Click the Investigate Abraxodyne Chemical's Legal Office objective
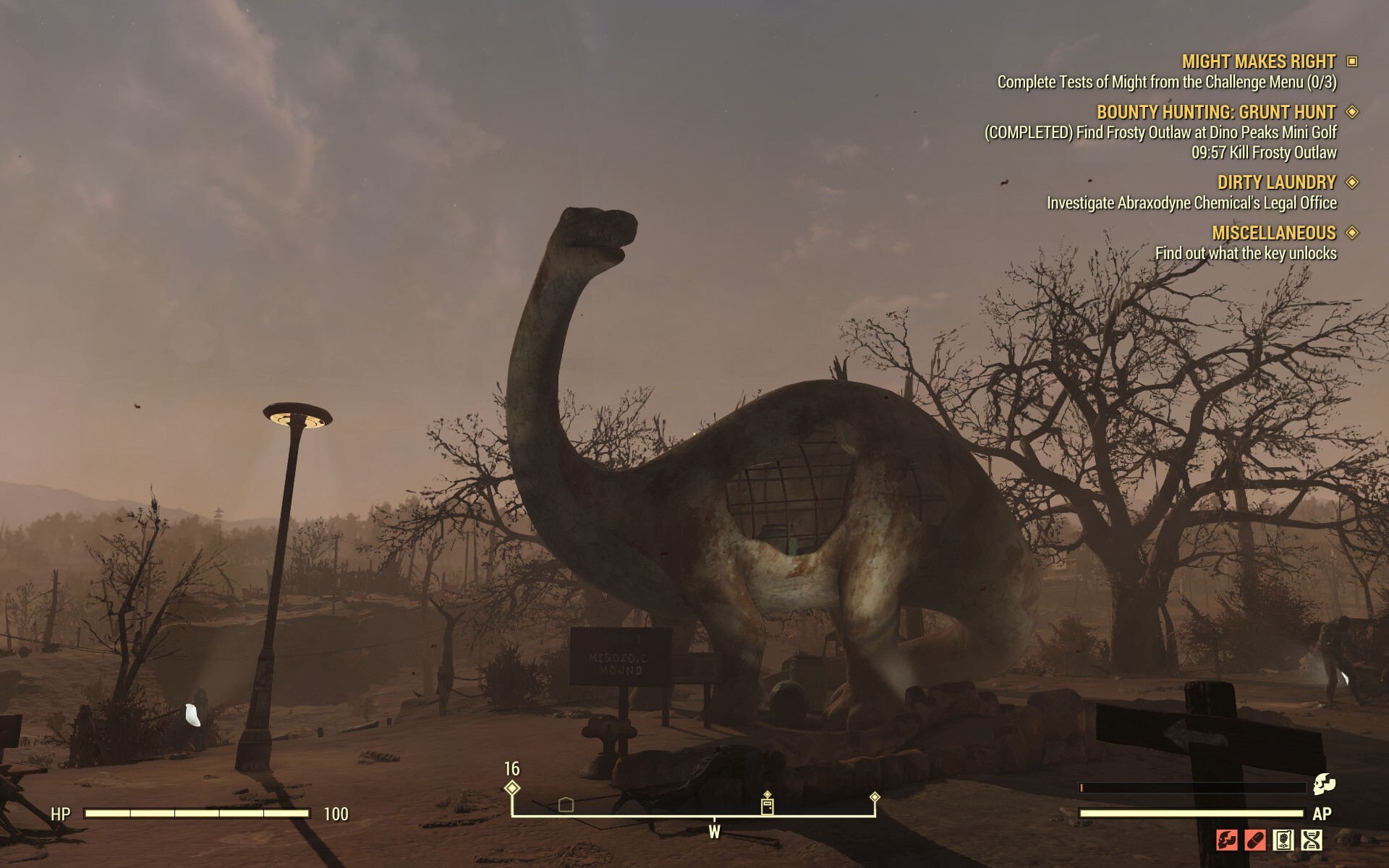The image size is (1389, 868). pos(1192,205)
